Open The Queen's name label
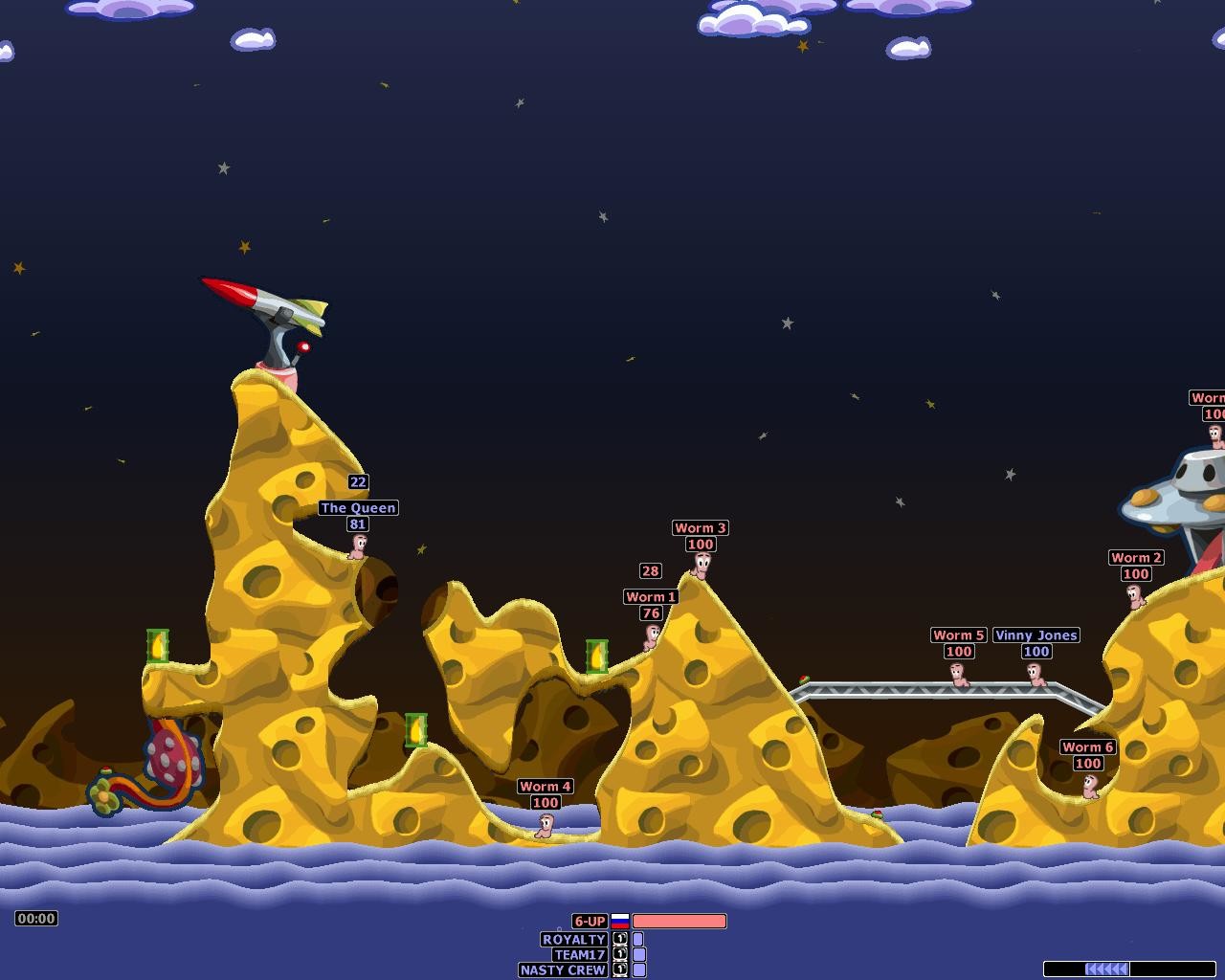This screenshot has height=980, width=1225. pyautogui.click(x=359, y=508)
